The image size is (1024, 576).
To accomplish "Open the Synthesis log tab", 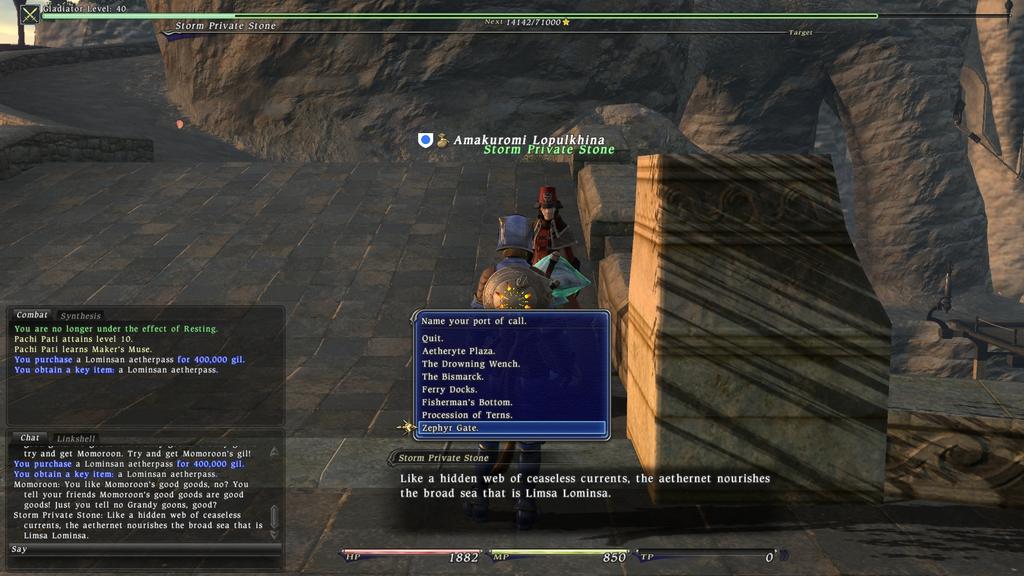I will tap(81, 316).
